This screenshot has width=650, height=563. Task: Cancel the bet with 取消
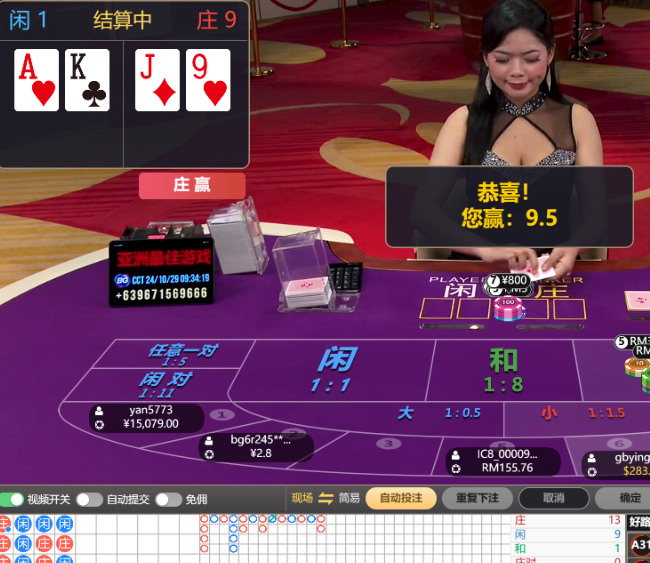pos(554,498)
